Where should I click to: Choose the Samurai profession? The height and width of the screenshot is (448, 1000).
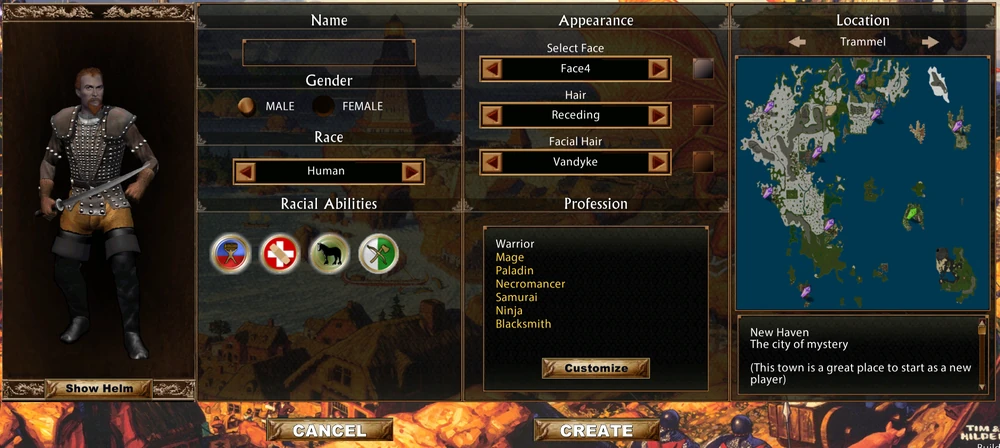coord(517,298)
